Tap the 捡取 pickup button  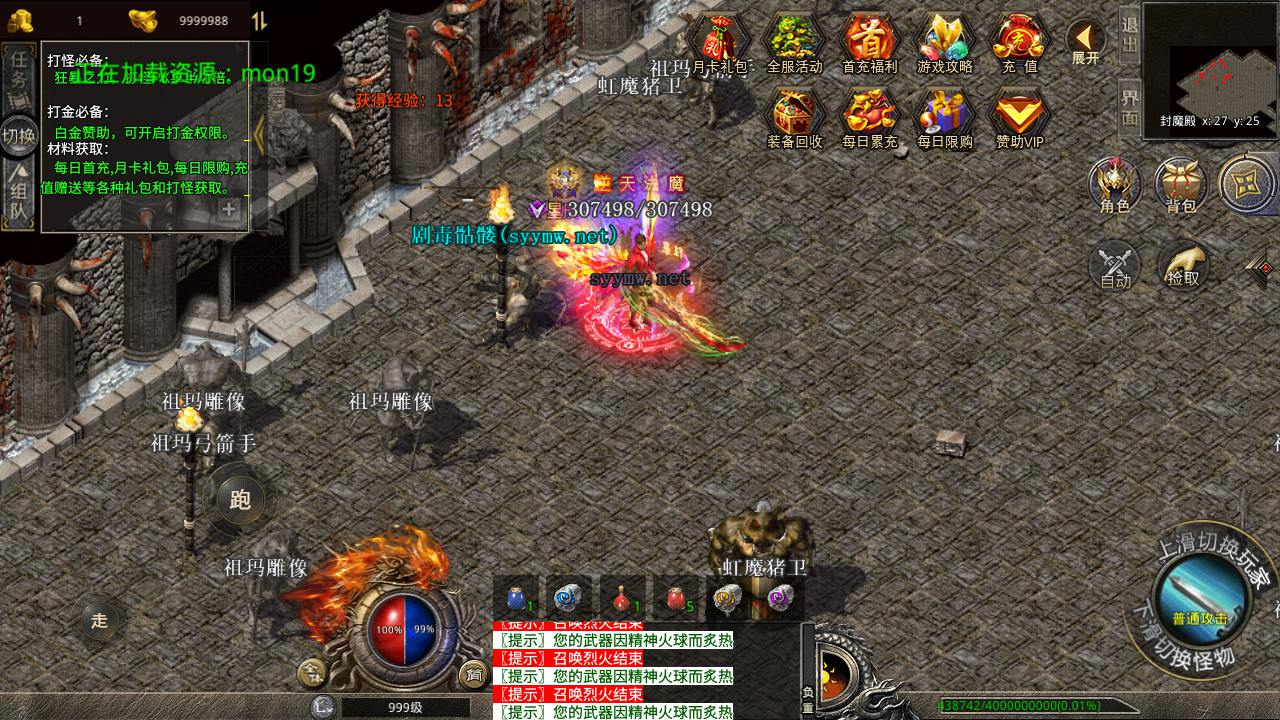pos(1183,264)
